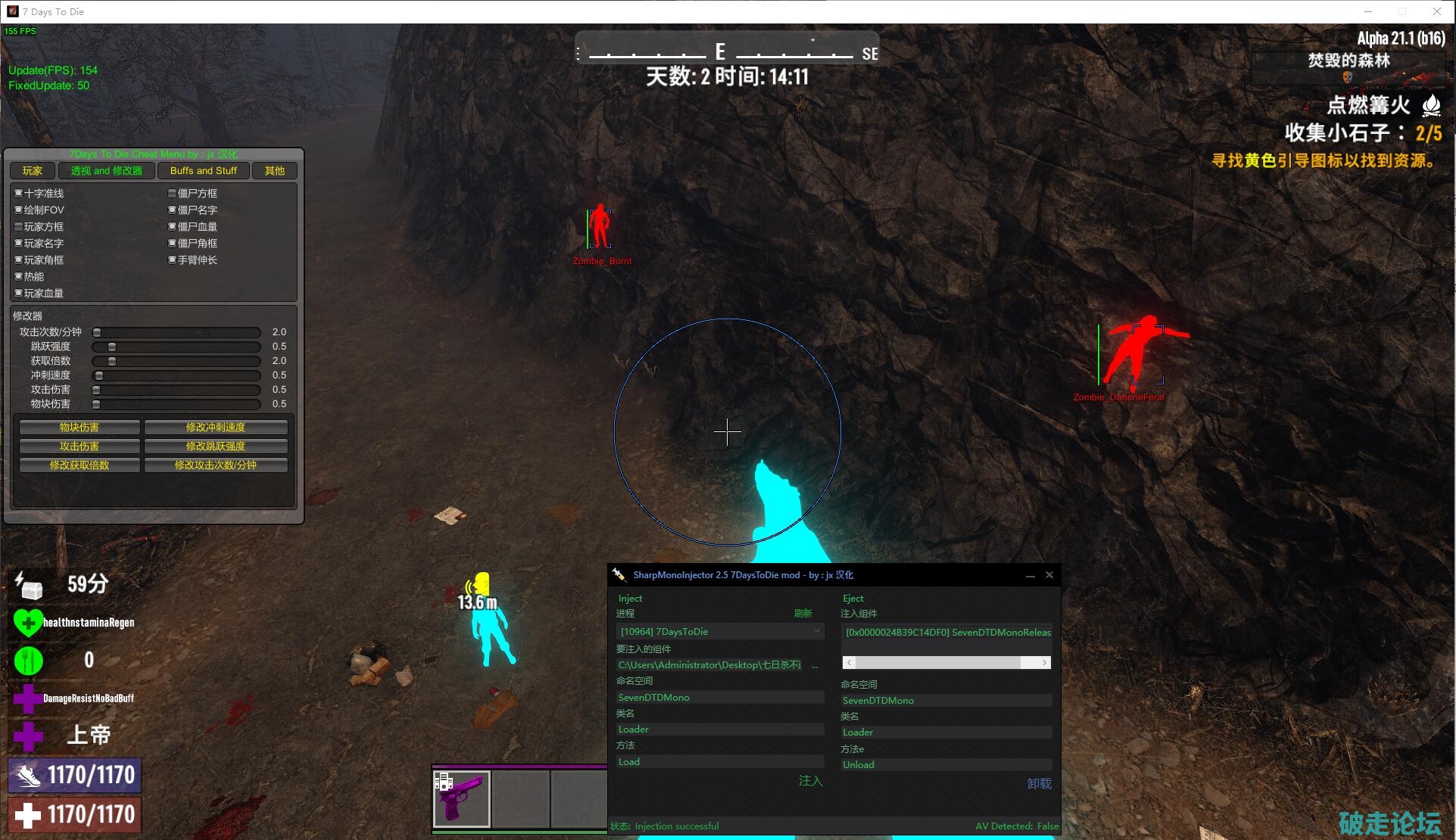Open the 7DaysToDie process dropdown

719,632
